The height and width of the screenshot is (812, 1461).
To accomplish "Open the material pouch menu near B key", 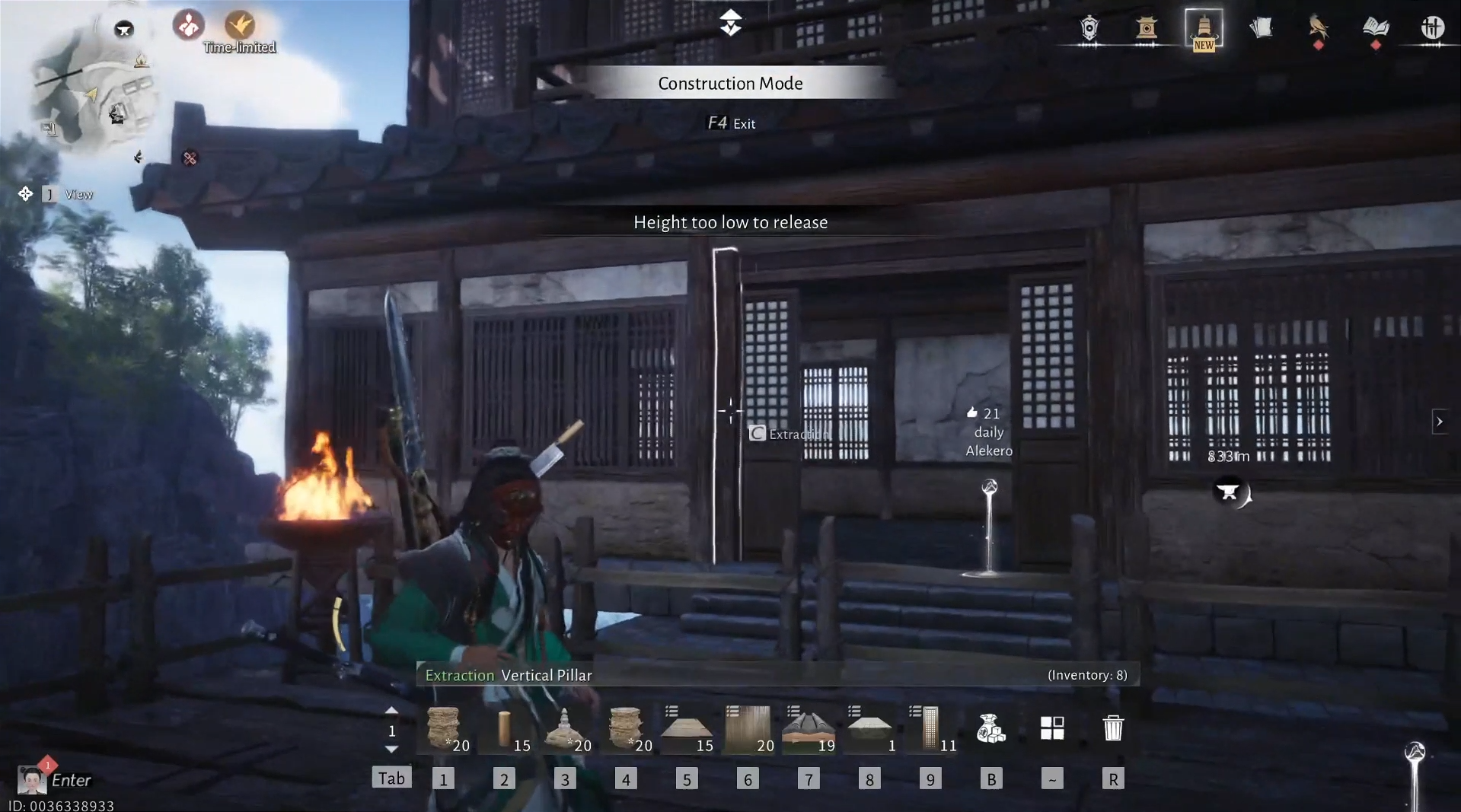I will click(991, 728).
